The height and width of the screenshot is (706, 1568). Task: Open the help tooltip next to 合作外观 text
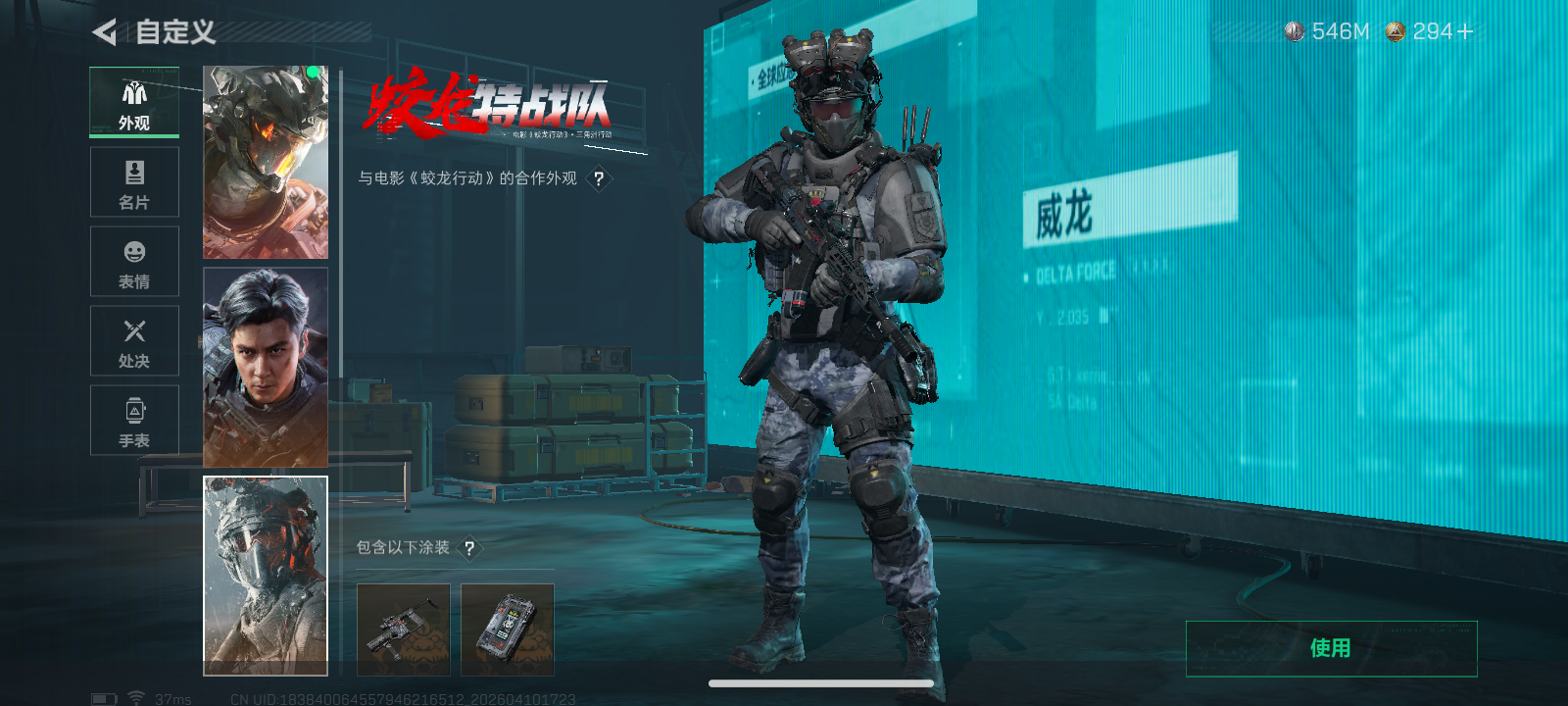599,178
